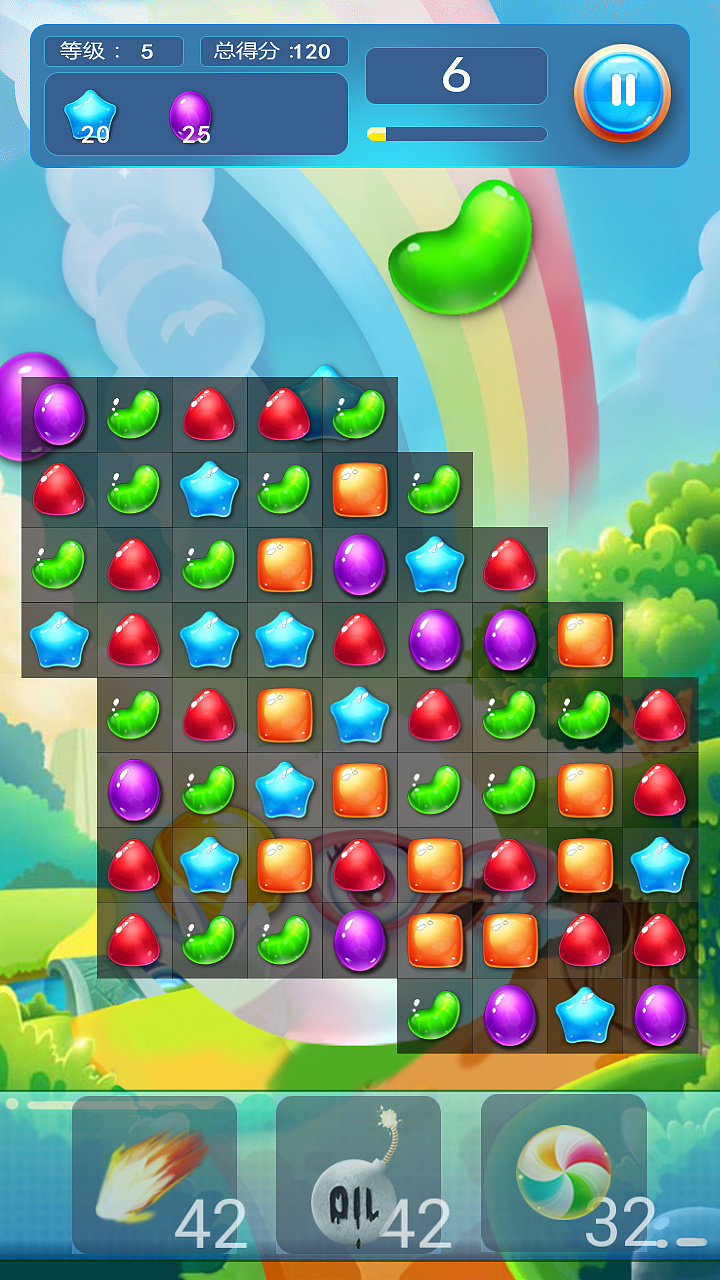The height and width of the screenshot is (1280, 720).
Task: Use the black bomb power-up
Action: (x=358, y=1174)
